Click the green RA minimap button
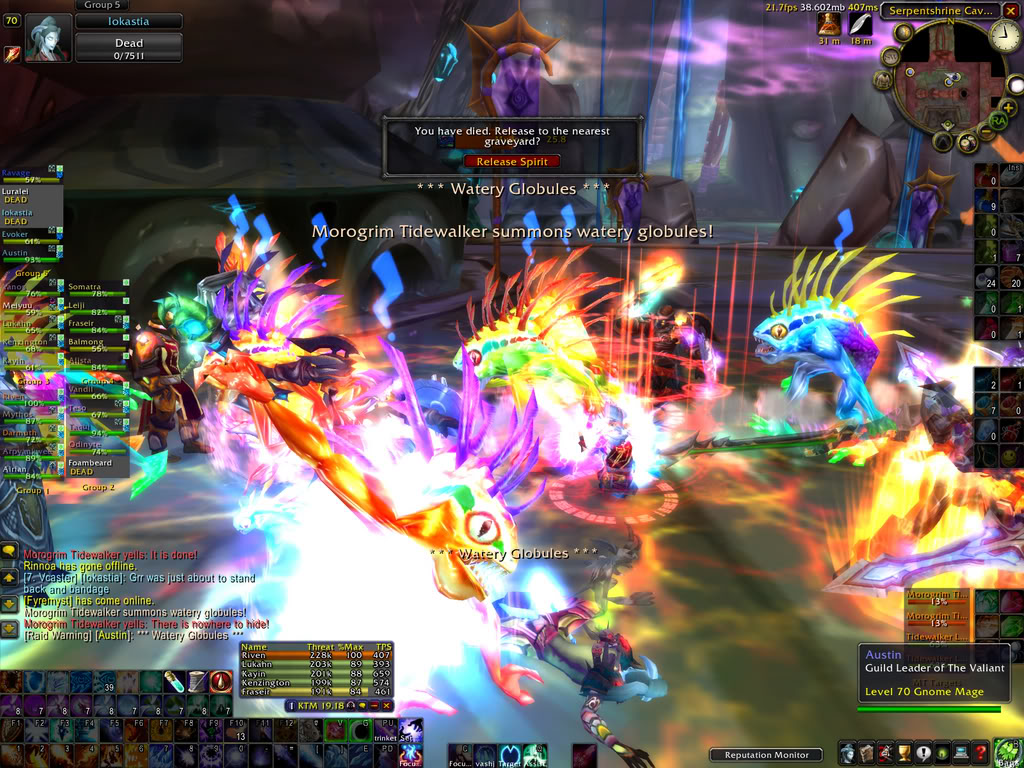This screenshot has height=768, width=1024. [997, 121]
